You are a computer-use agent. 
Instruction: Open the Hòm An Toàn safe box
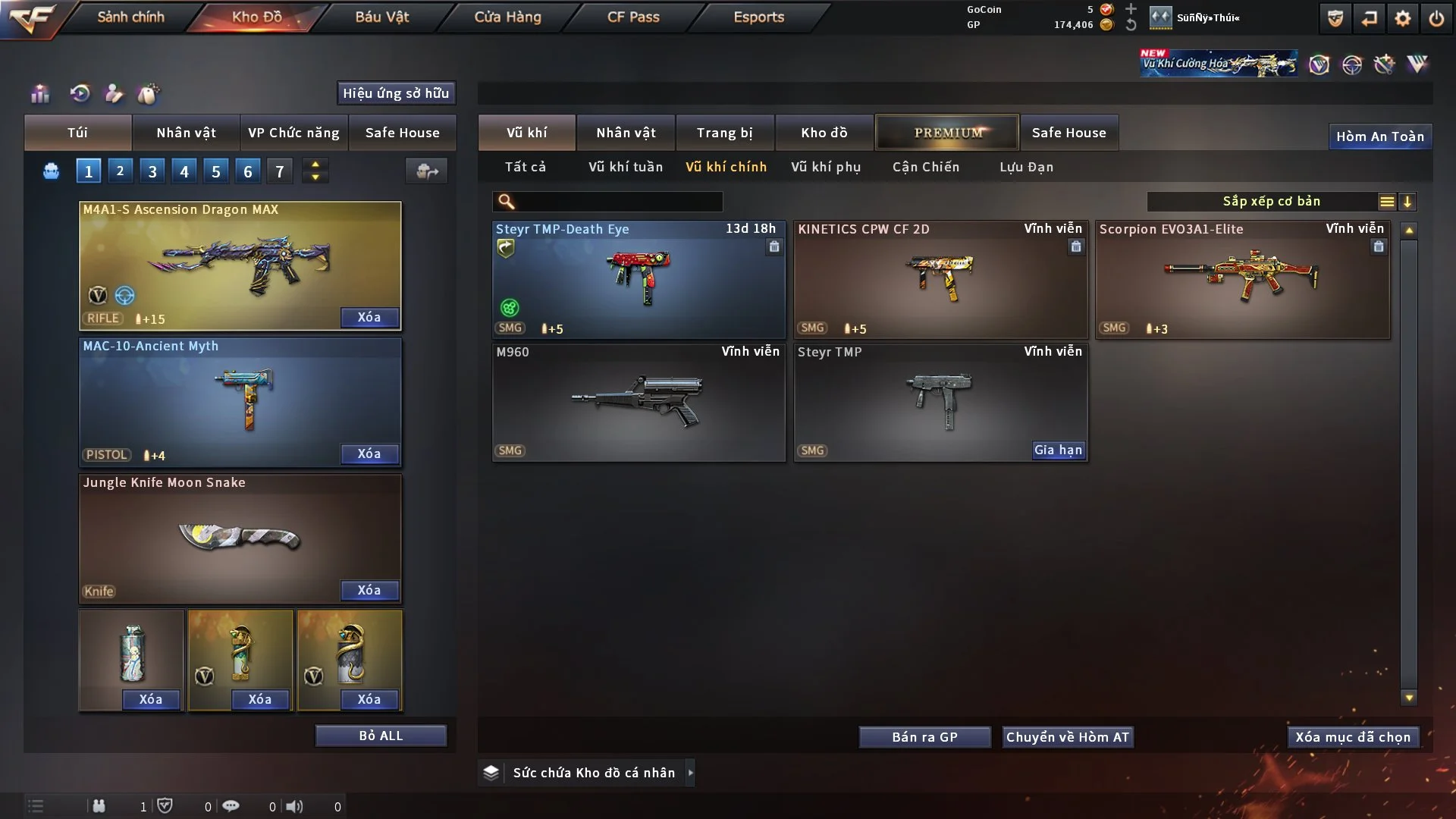1379,136
